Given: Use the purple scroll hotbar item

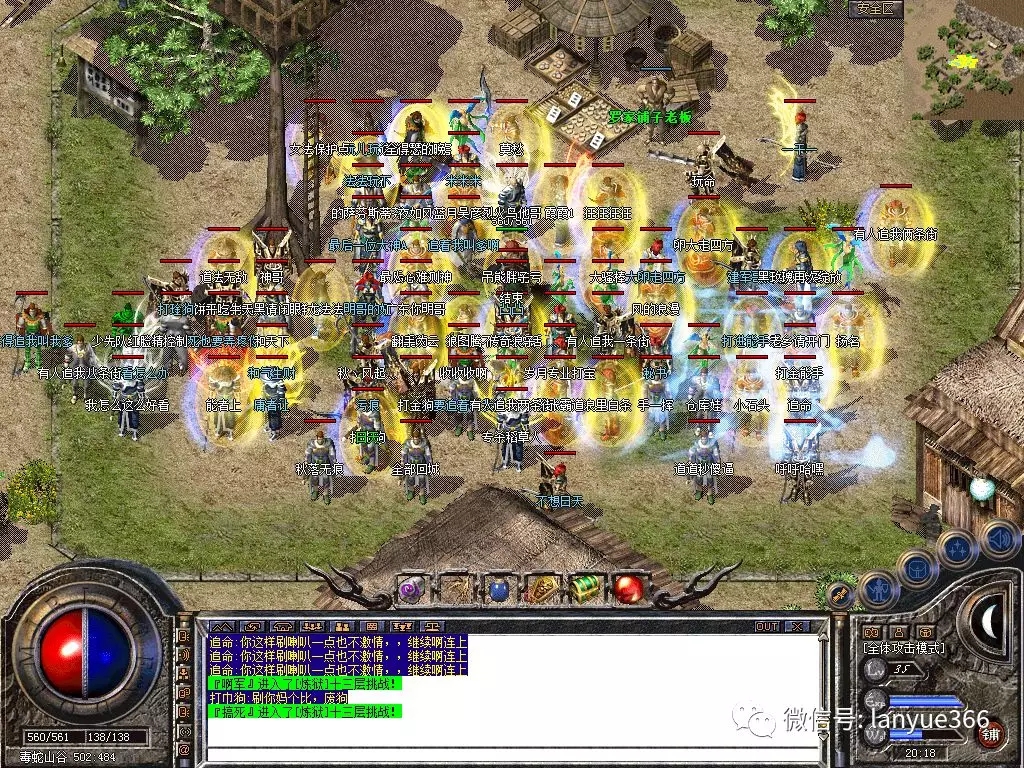Looking at the screenshot, I should pos(411,589).
